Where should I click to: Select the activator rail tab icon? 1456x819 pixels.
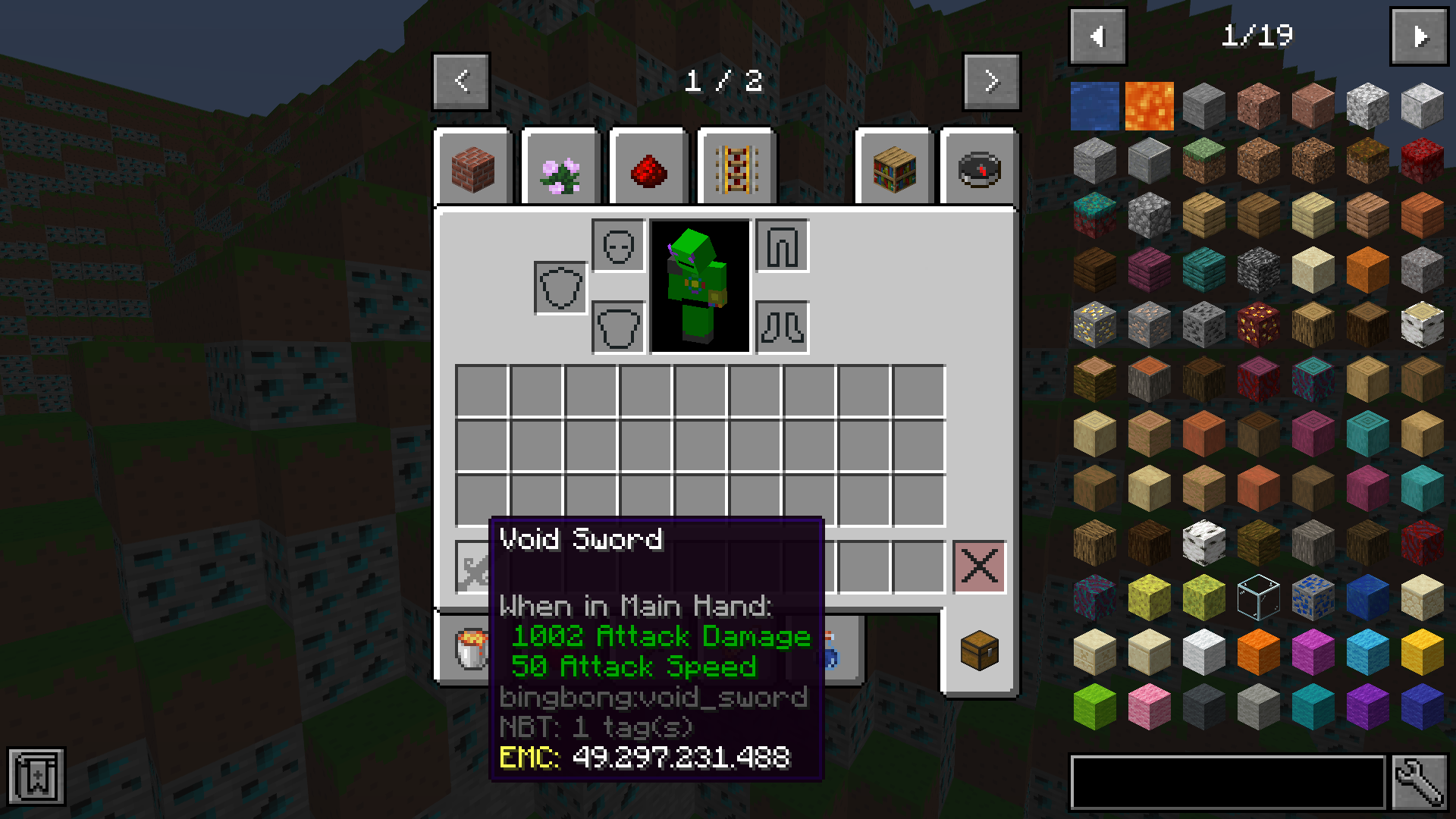[x=736, y=168]
